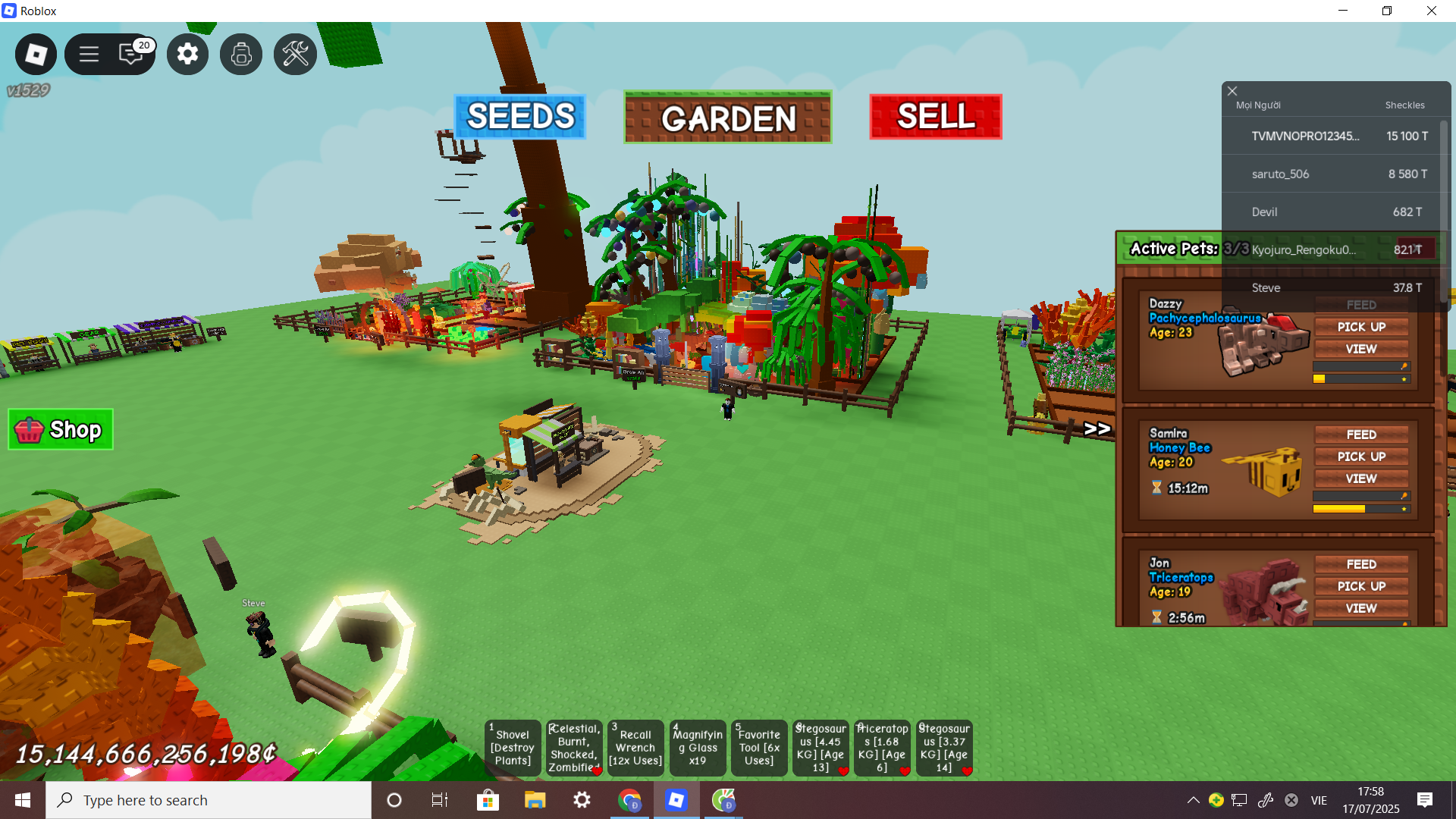The width and height of the screenshot is (1456, 819).
Task: Feed Samira the Honey Bee
Action: point(1361,435)
